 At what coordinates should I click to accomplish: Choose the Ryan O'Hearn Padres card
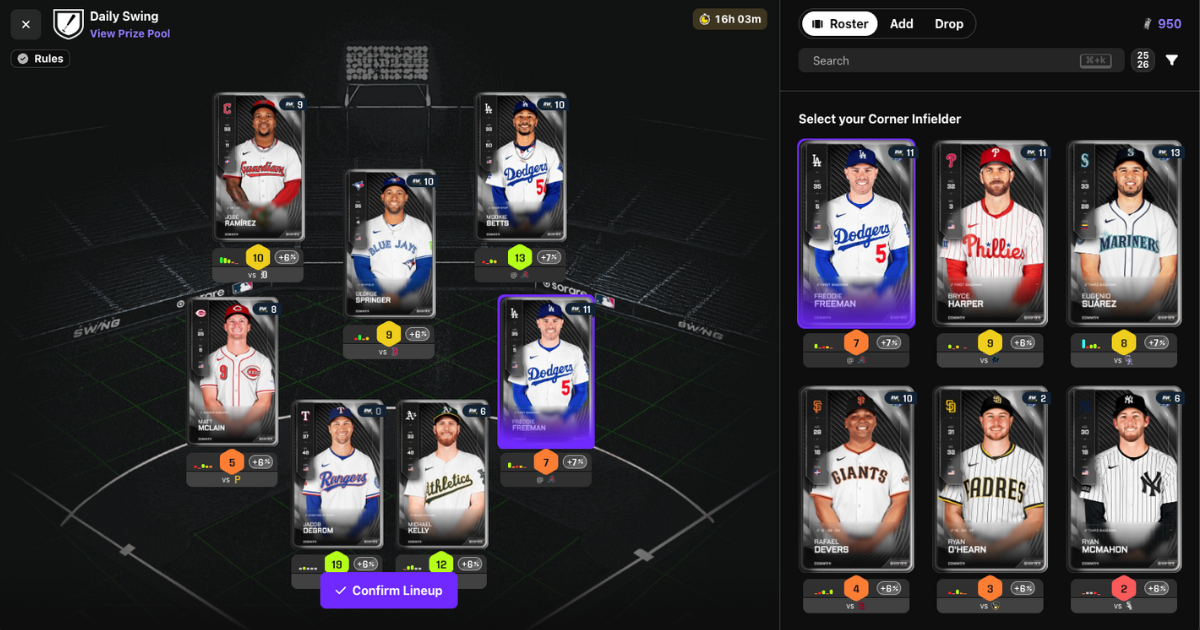990,479
